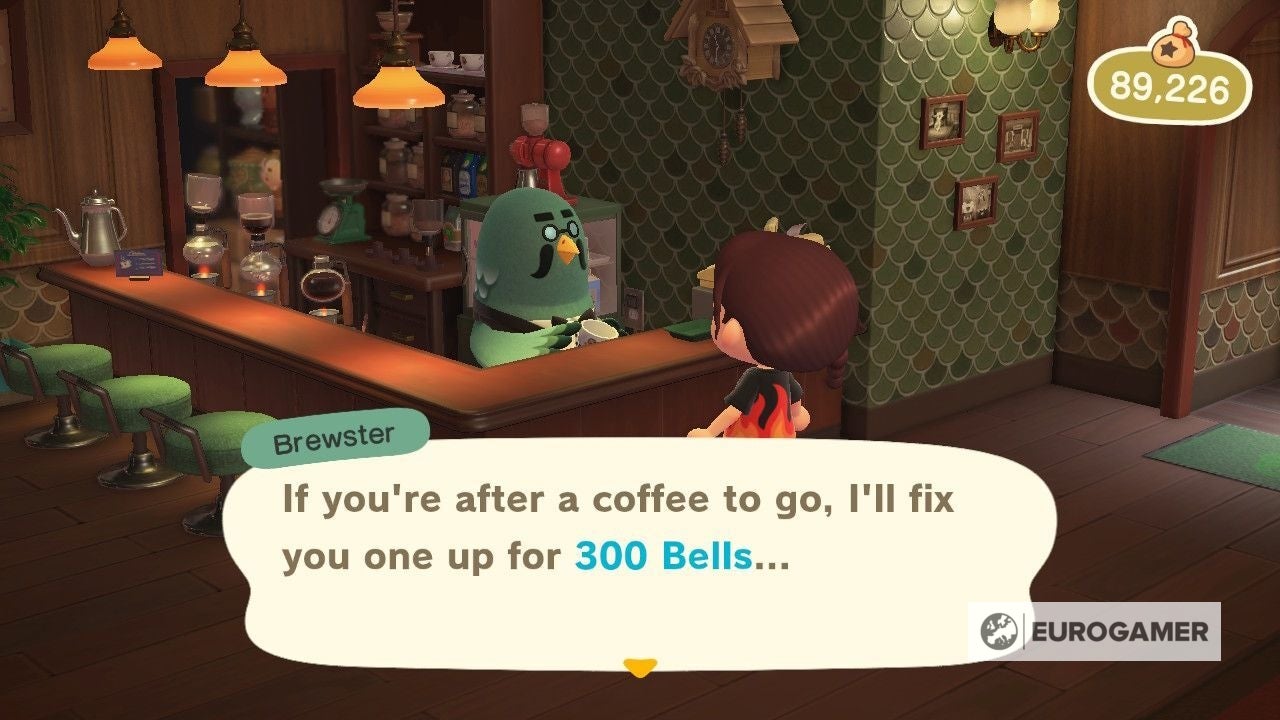Select the 89,226 Nook Miles counter

click(1168, 88)
